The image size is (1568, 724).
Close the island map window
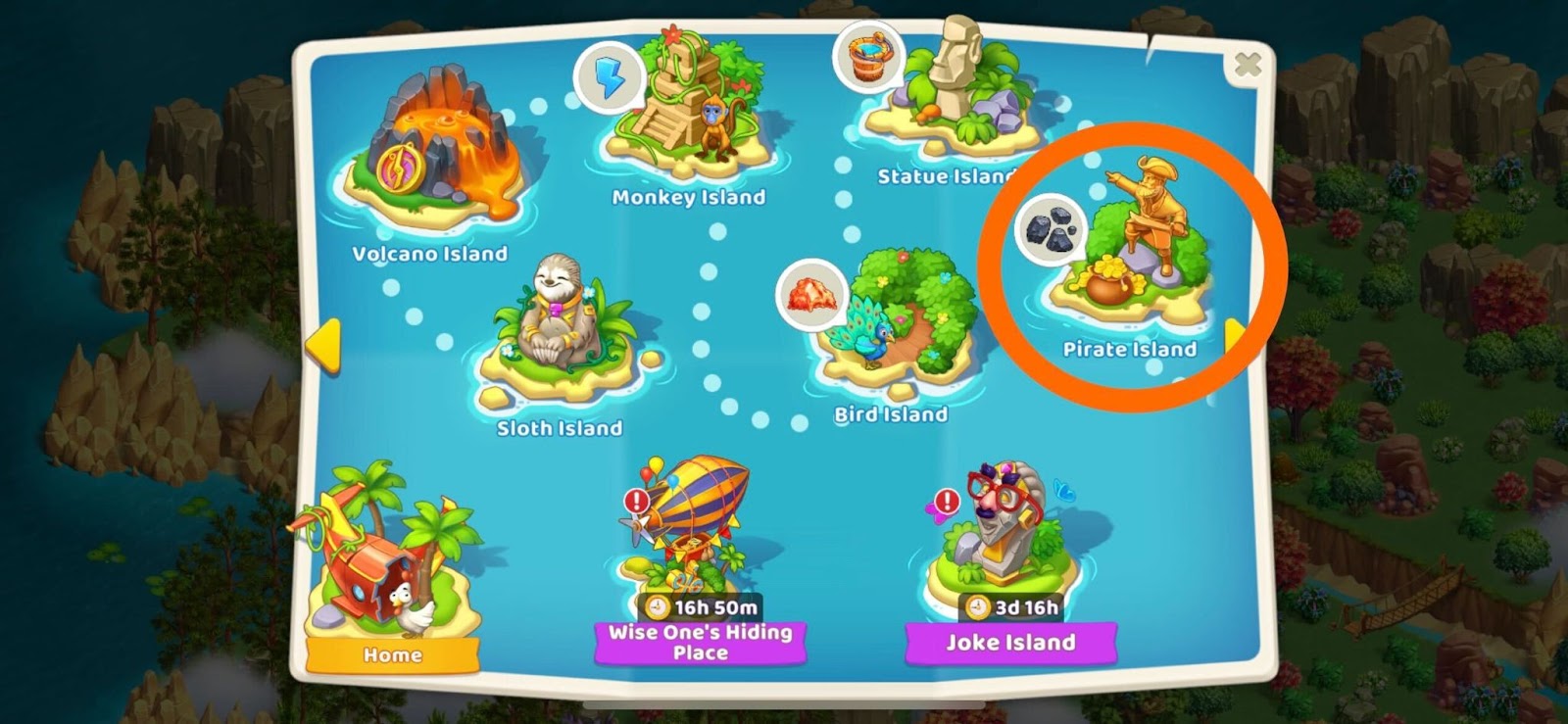click(1247, 66)
